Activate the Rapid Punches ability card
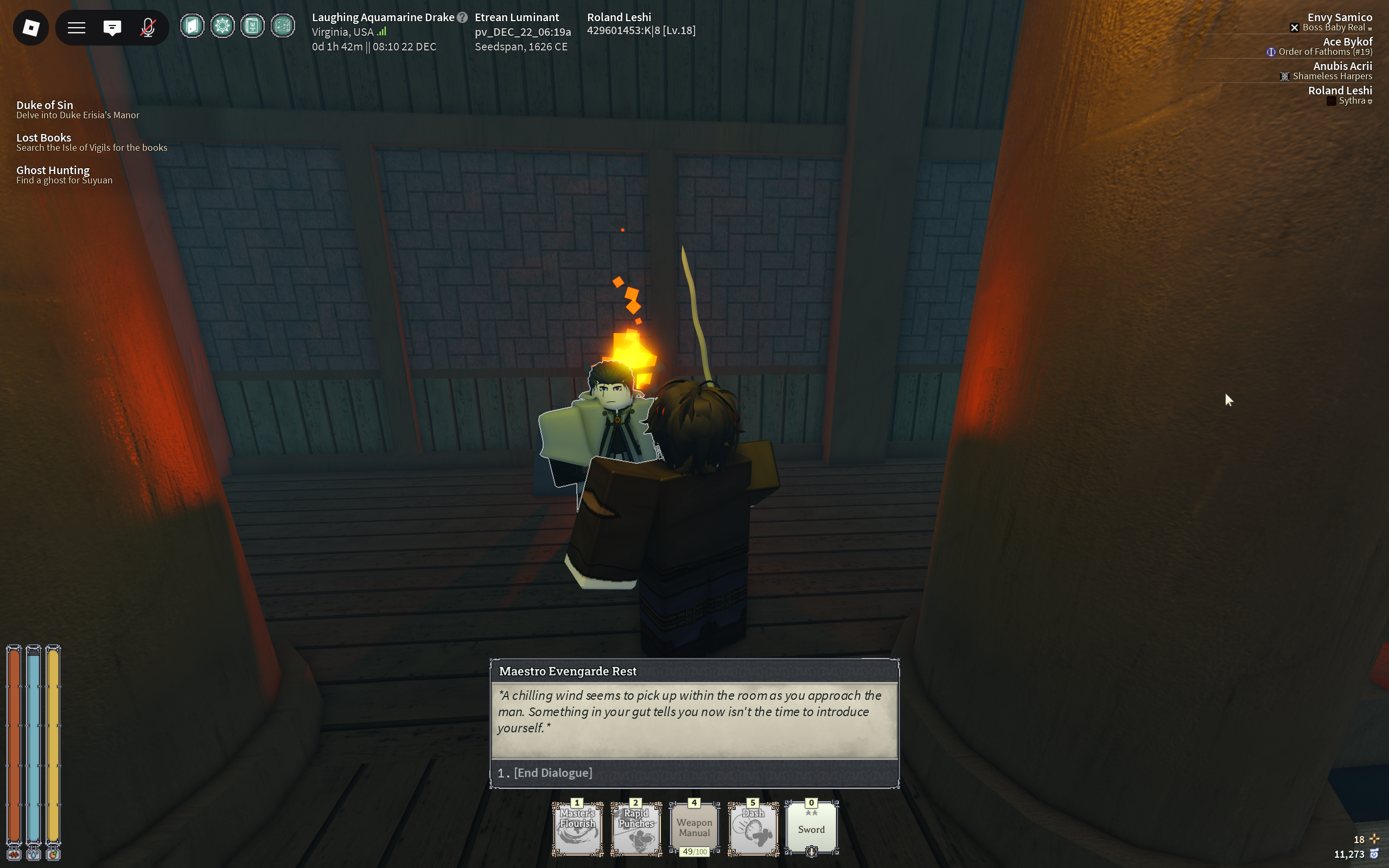 pos(636,827)
